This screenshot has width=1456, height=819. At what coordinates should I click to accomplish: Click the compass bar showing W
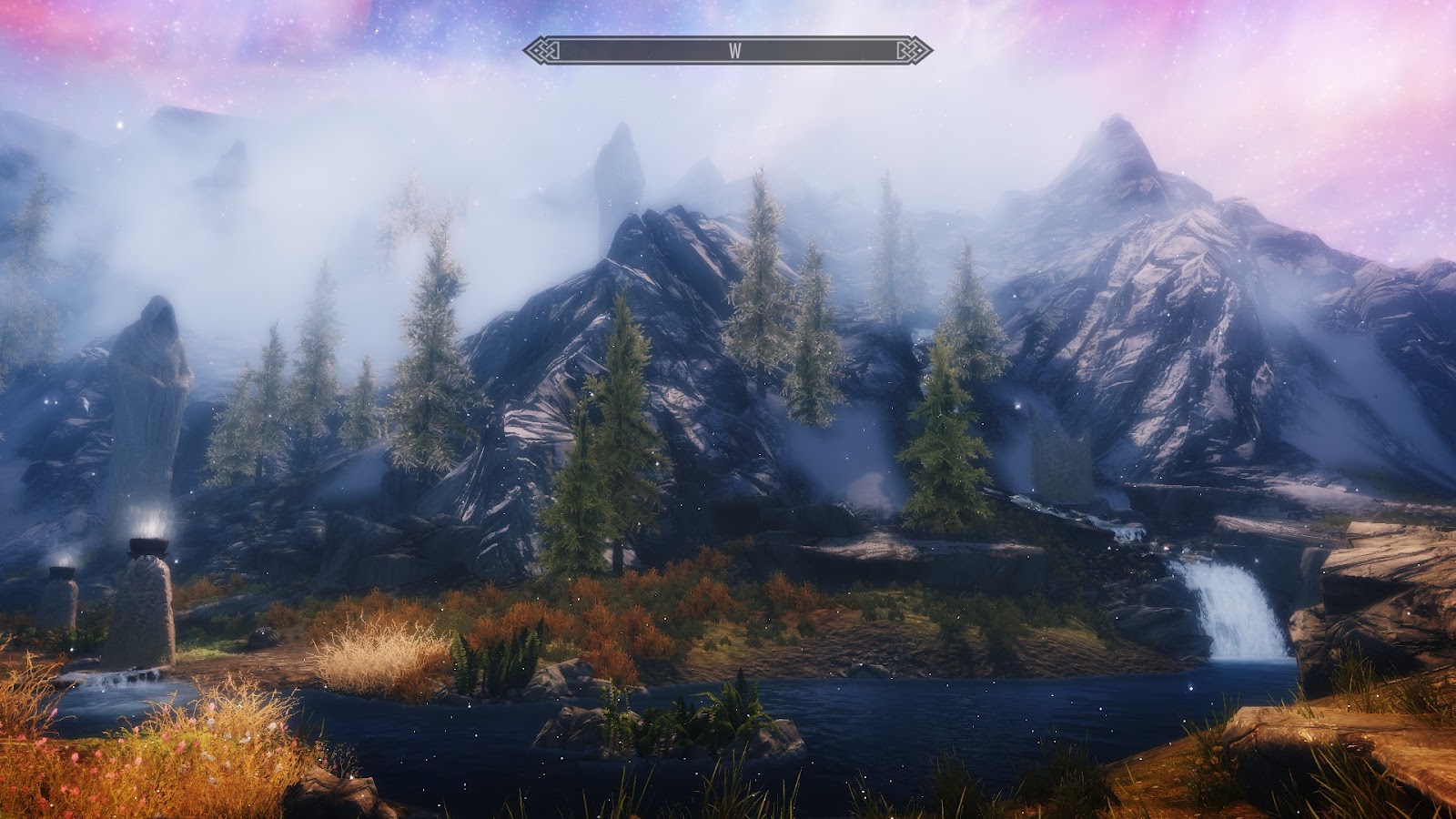point(728,51)
